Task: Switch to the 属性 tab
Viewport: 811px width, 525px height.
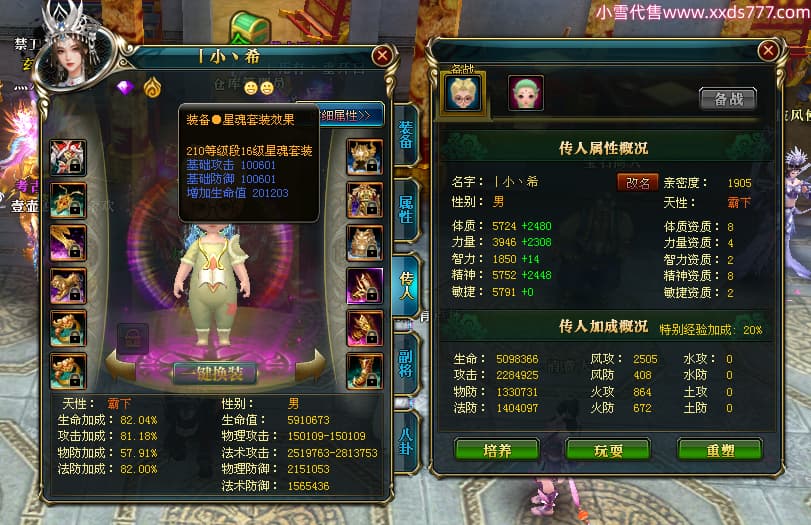Action: 406,207
